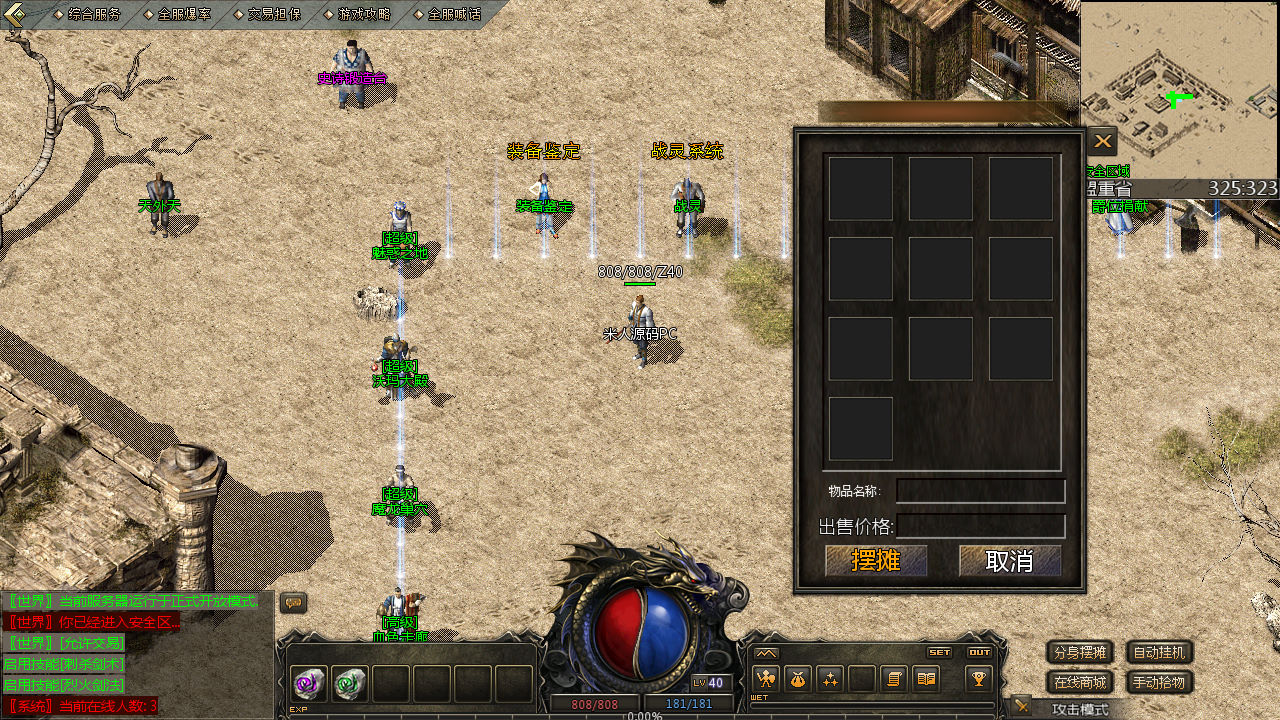The width and height of the screenshot is (1280, 720).
Task: Open the 在线商城 online shop
Action: (1080, 683)
